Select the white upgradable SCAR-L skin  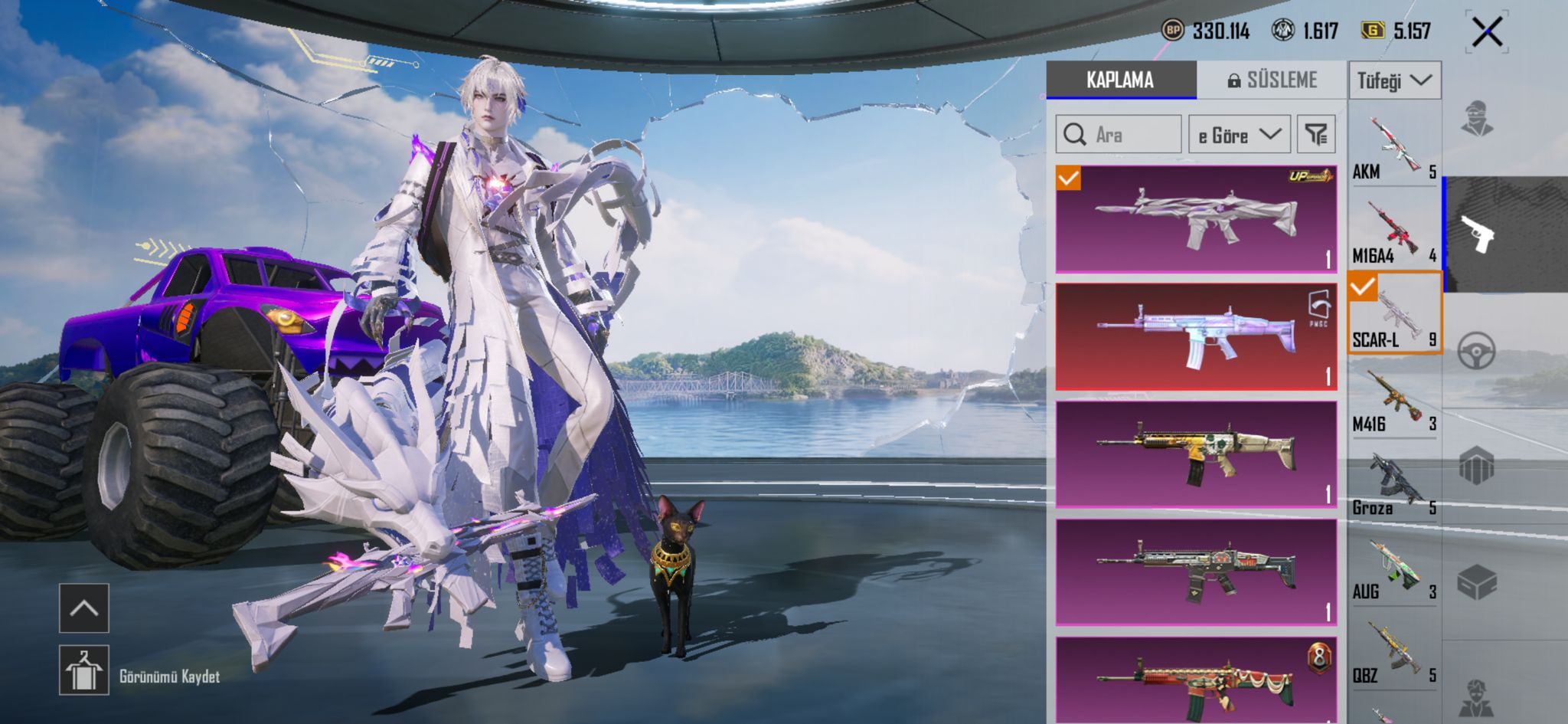[1196, 219]
